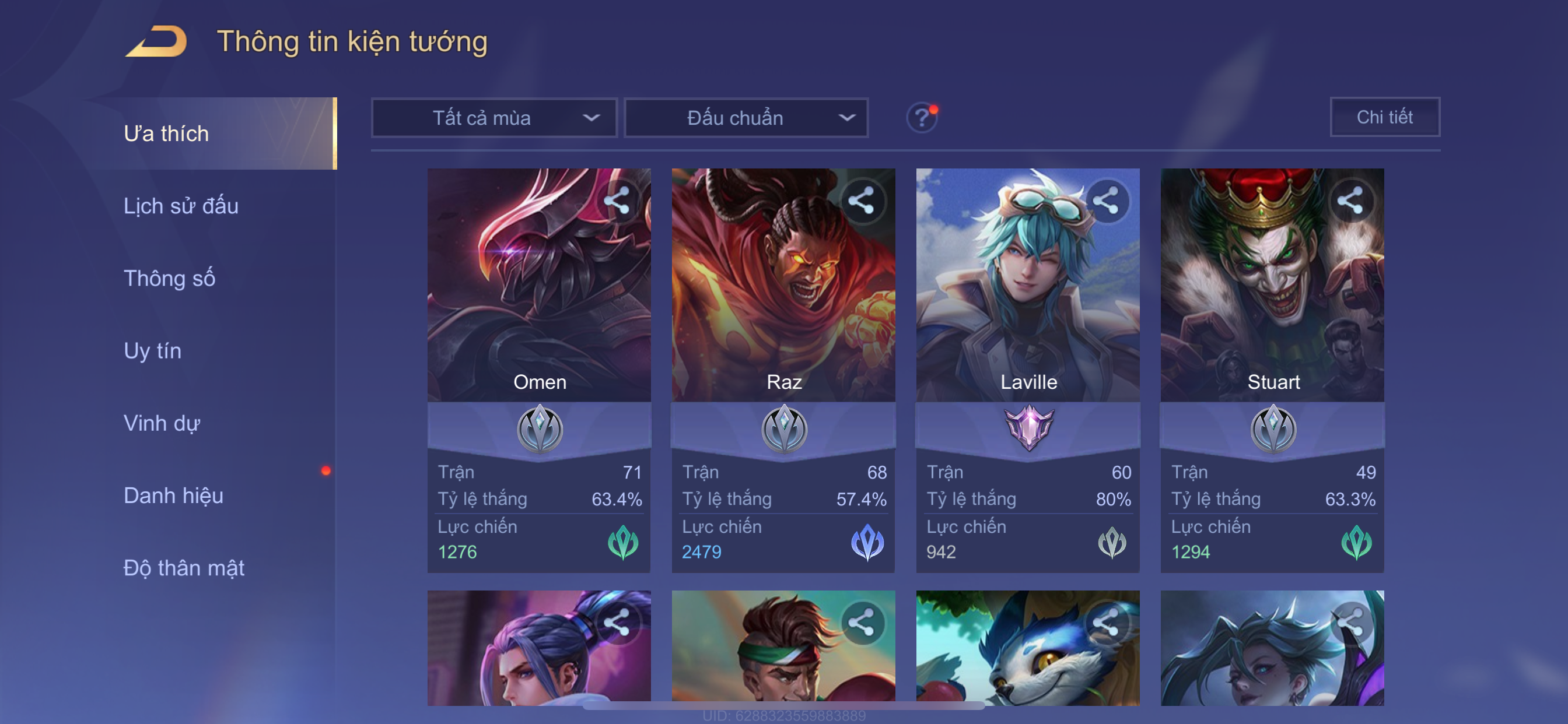Share the Stuart hero stats
The image size is (1568, 724).
[x=1350, y=200]
